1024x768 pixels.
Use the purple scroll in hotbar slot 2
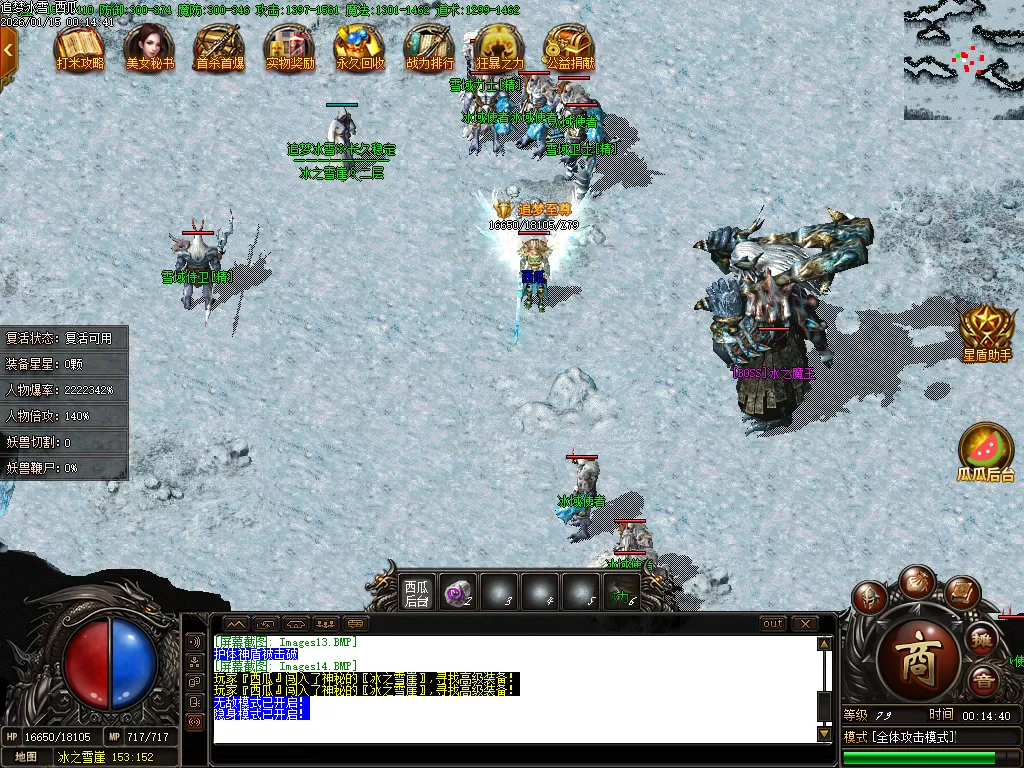(x=458, y=593)
